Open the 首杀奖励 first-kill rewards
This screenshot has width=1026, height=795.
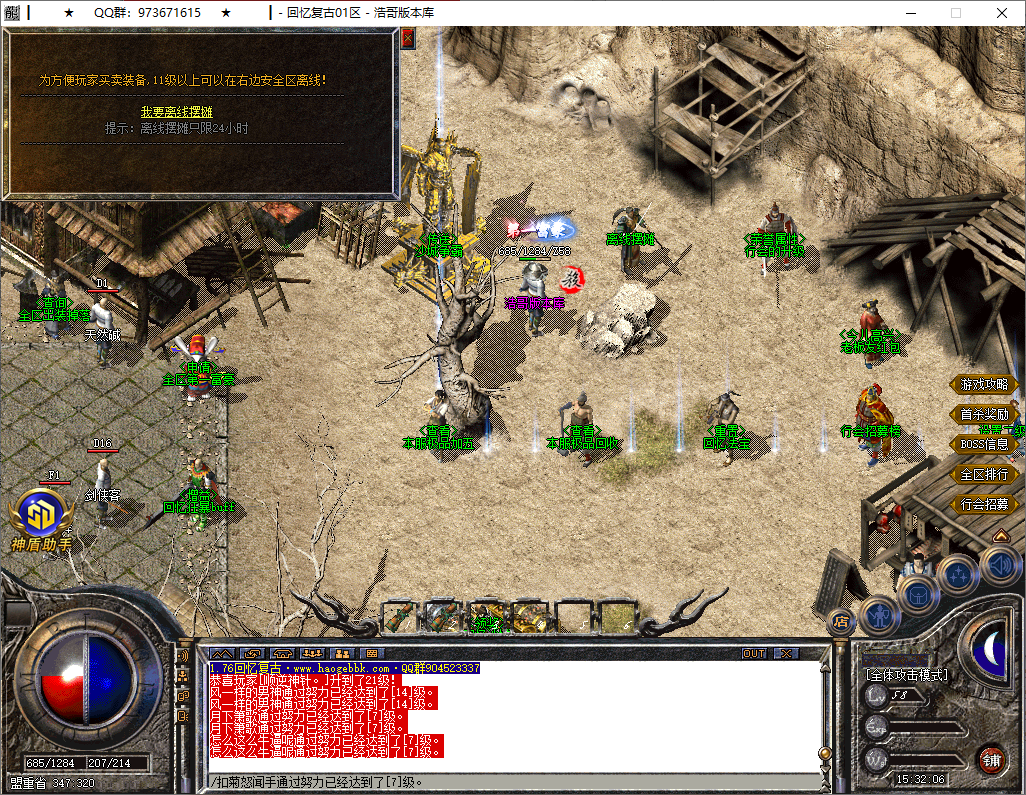tap(984, 414)
